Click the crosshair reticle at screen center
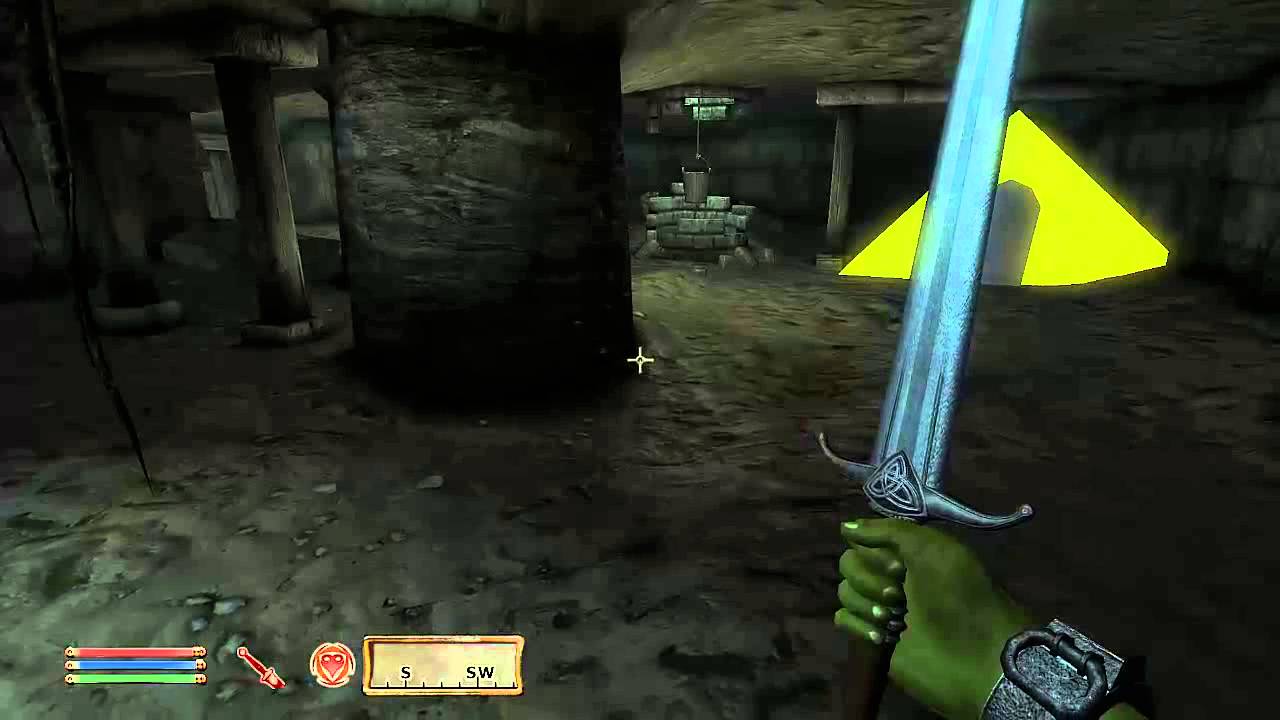Screen dimensions: 1280x720 (639, 360)
